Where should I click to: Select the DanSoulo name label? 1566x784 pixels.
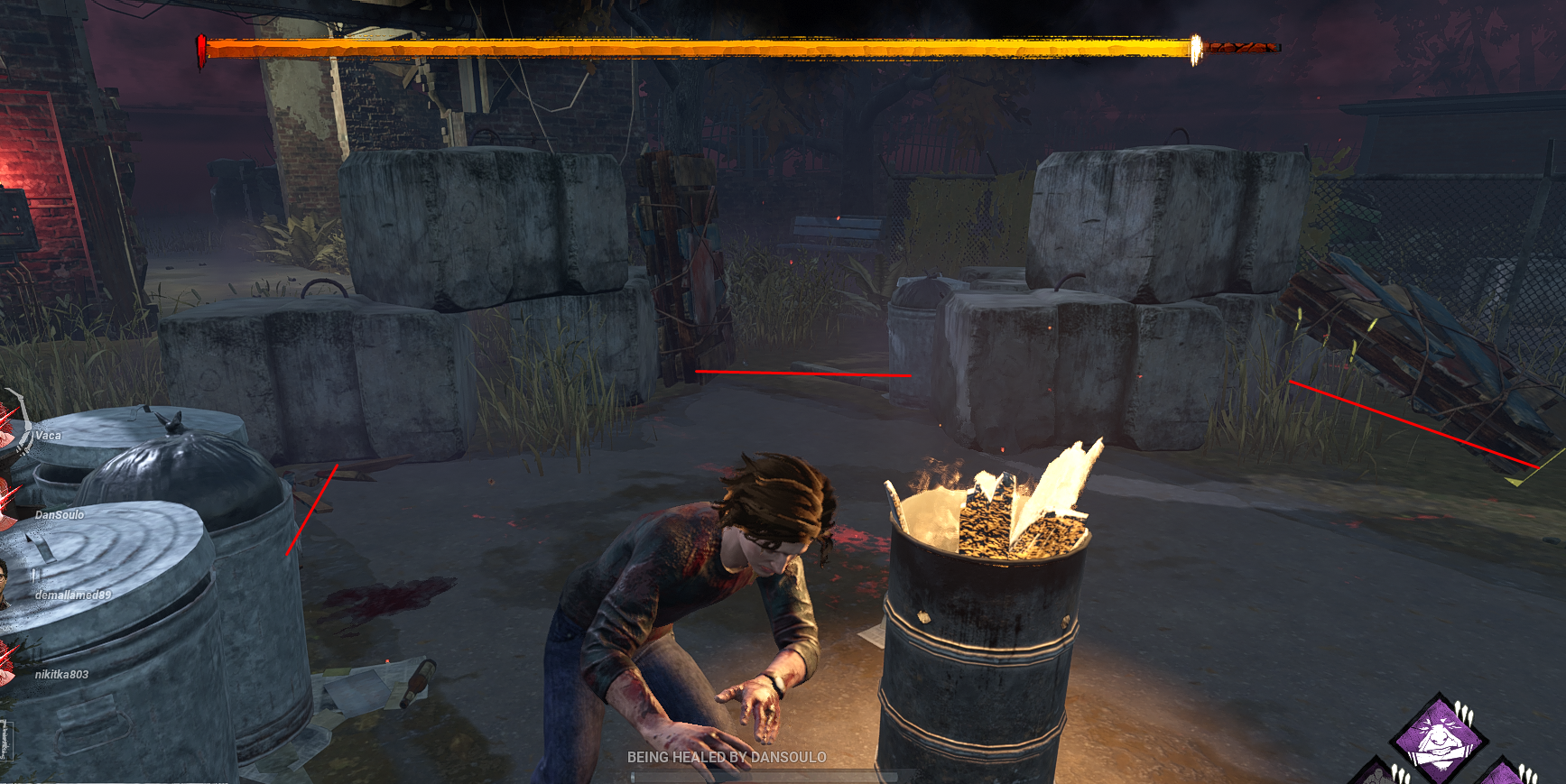58,516
